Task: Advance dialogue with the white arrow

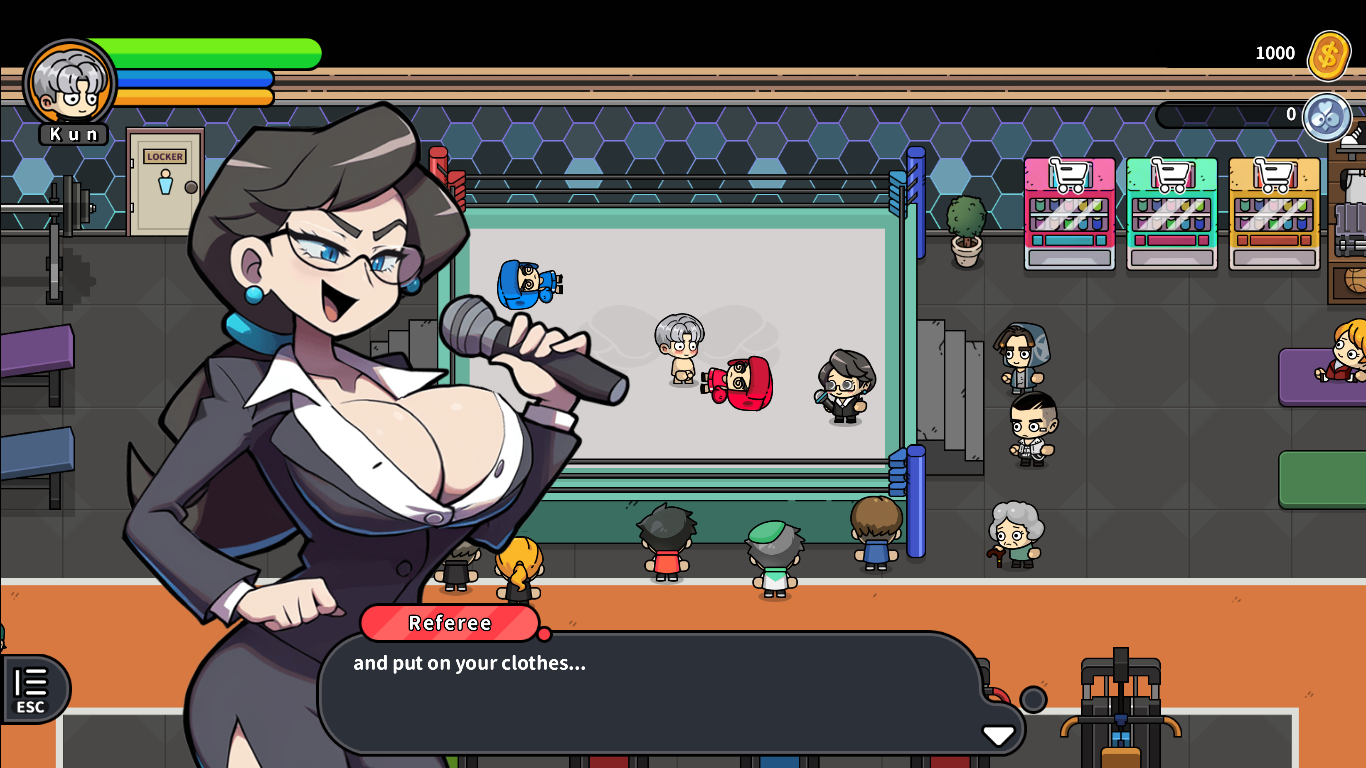Action: 998,735
